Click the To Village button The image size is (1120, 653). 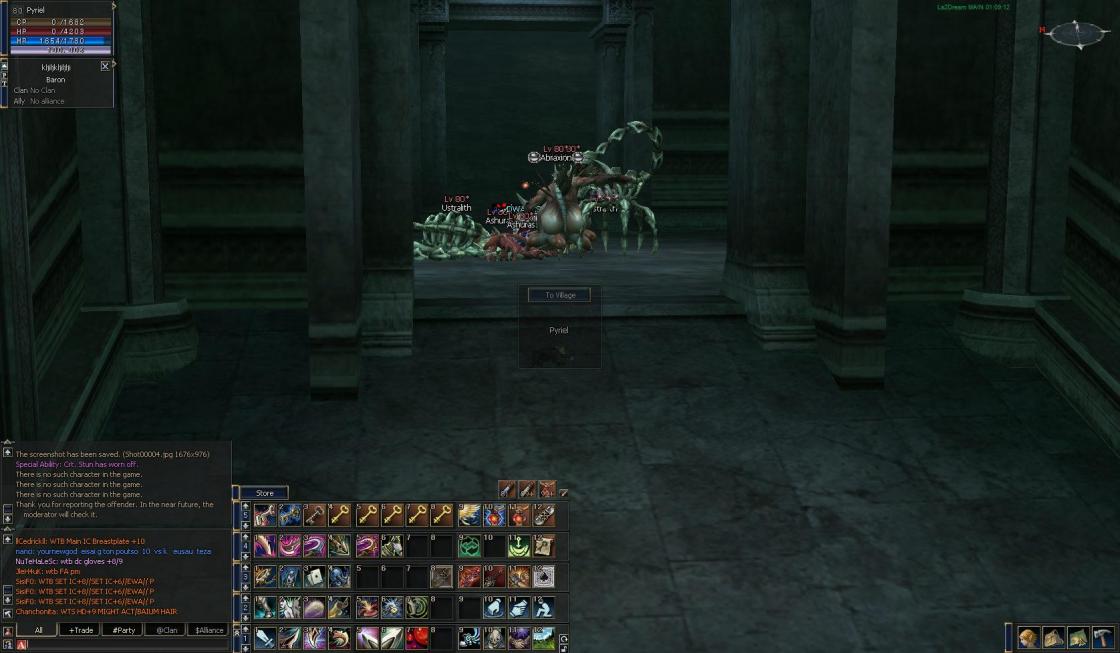point(559,295)
